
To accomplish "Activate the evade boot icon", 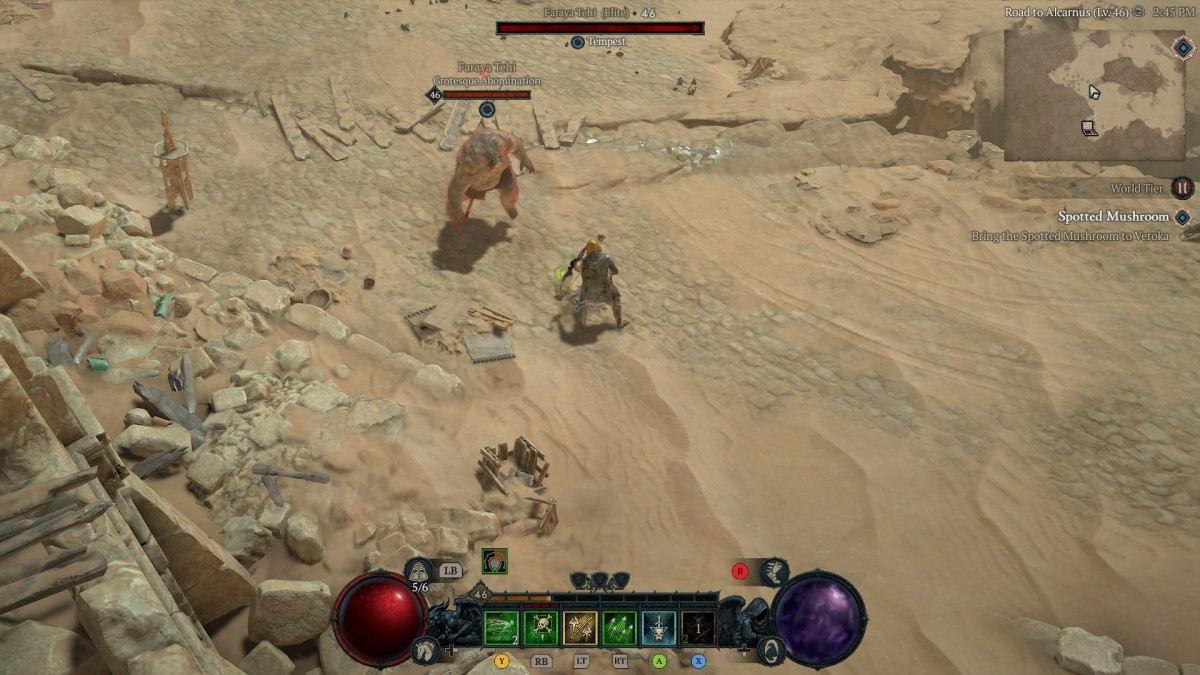I will pyautogui.click(x=773, y=572).
